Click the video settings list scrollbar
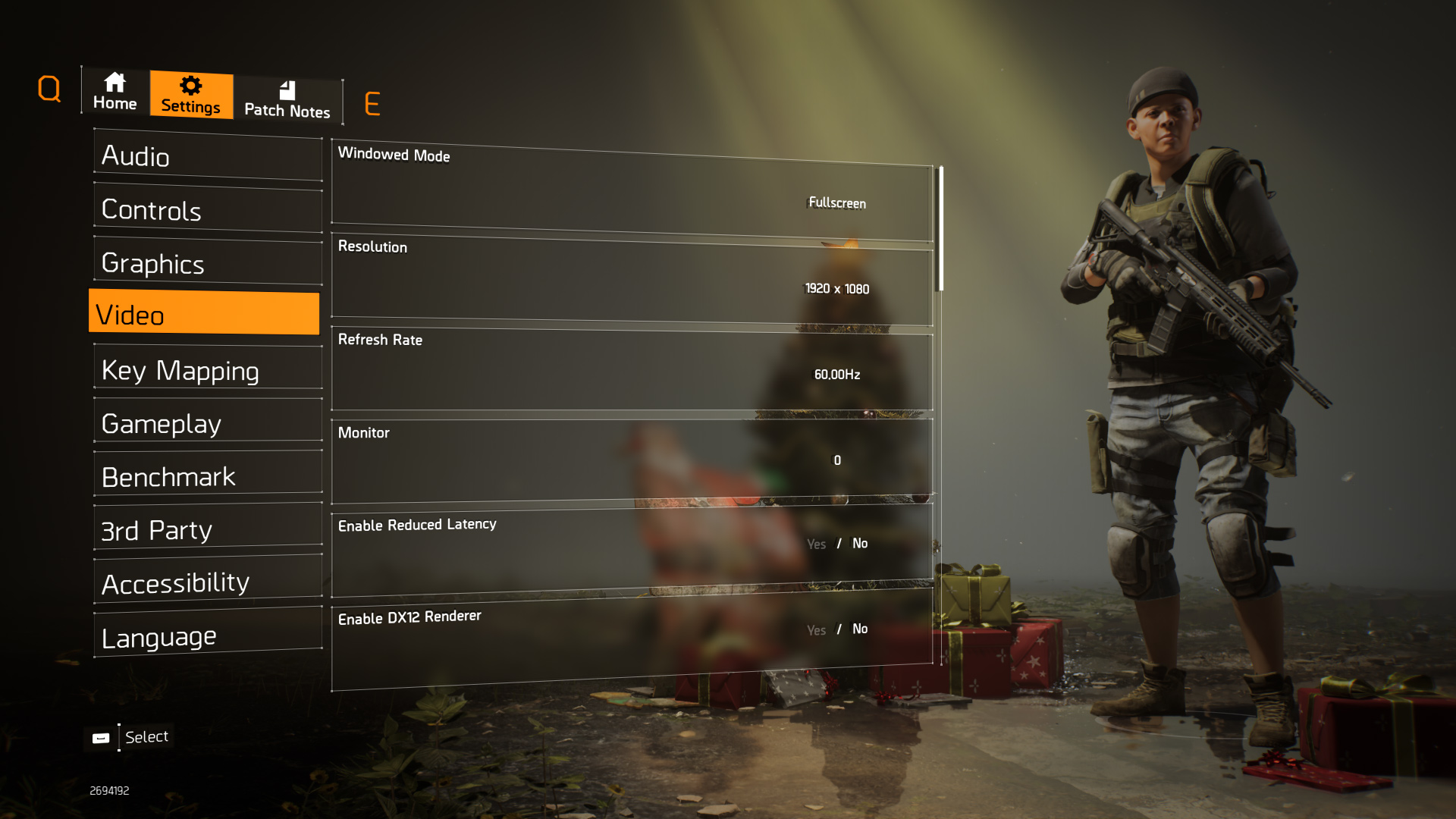1456x819 pixels. [941, 227]
